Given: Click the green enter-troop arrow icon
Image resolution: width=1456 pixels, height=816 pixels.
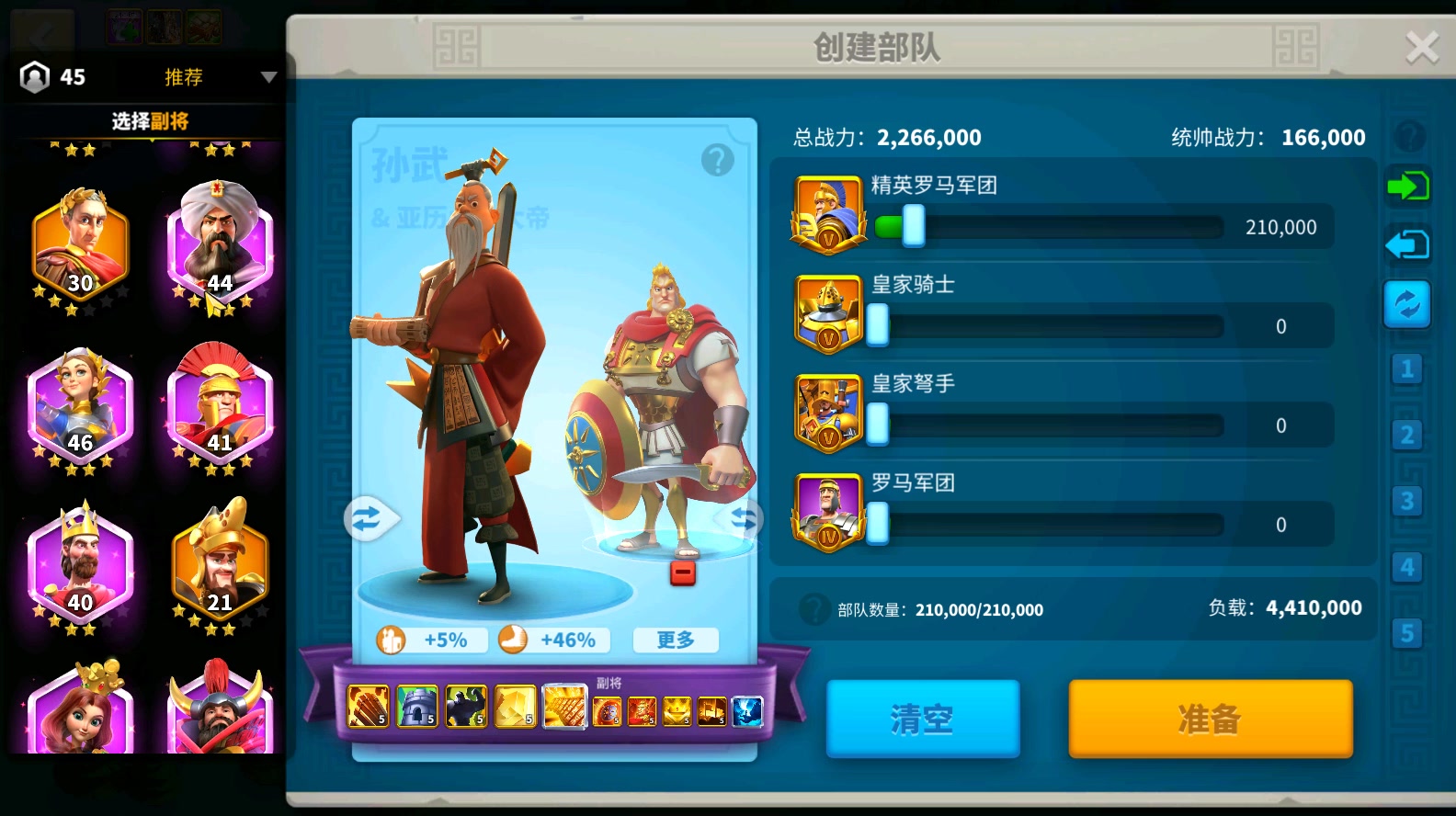Looking at the screenshot, I should 1408,187.
